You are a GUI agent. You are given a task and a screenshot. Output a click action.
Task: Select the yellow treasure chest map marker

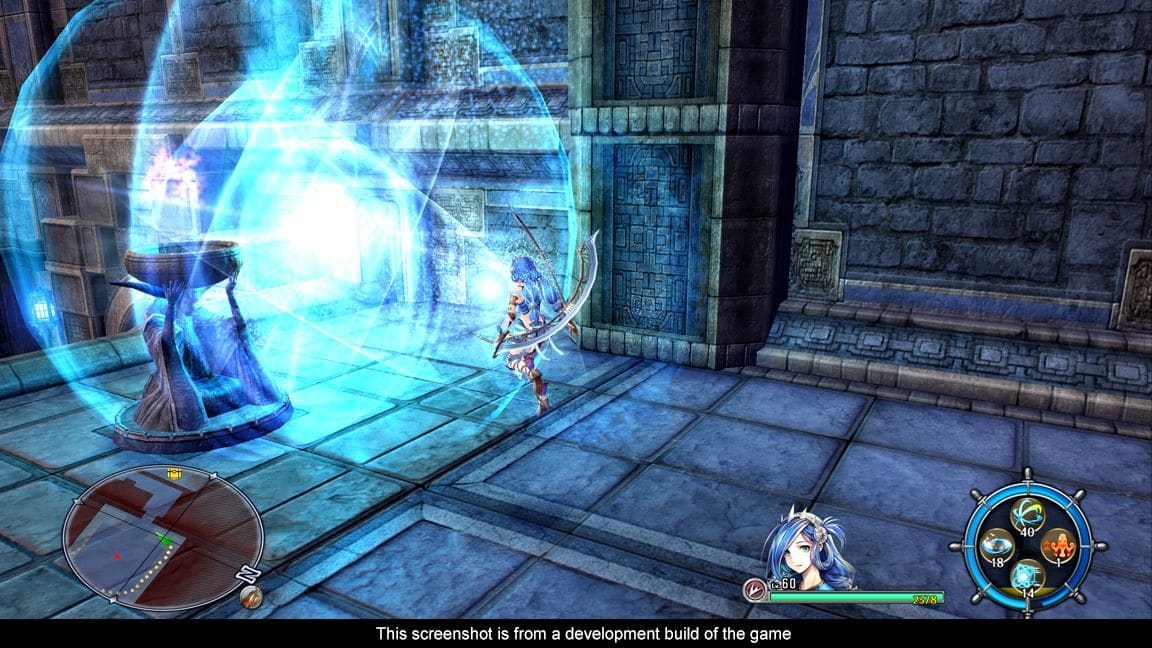(x=175, y=473)
